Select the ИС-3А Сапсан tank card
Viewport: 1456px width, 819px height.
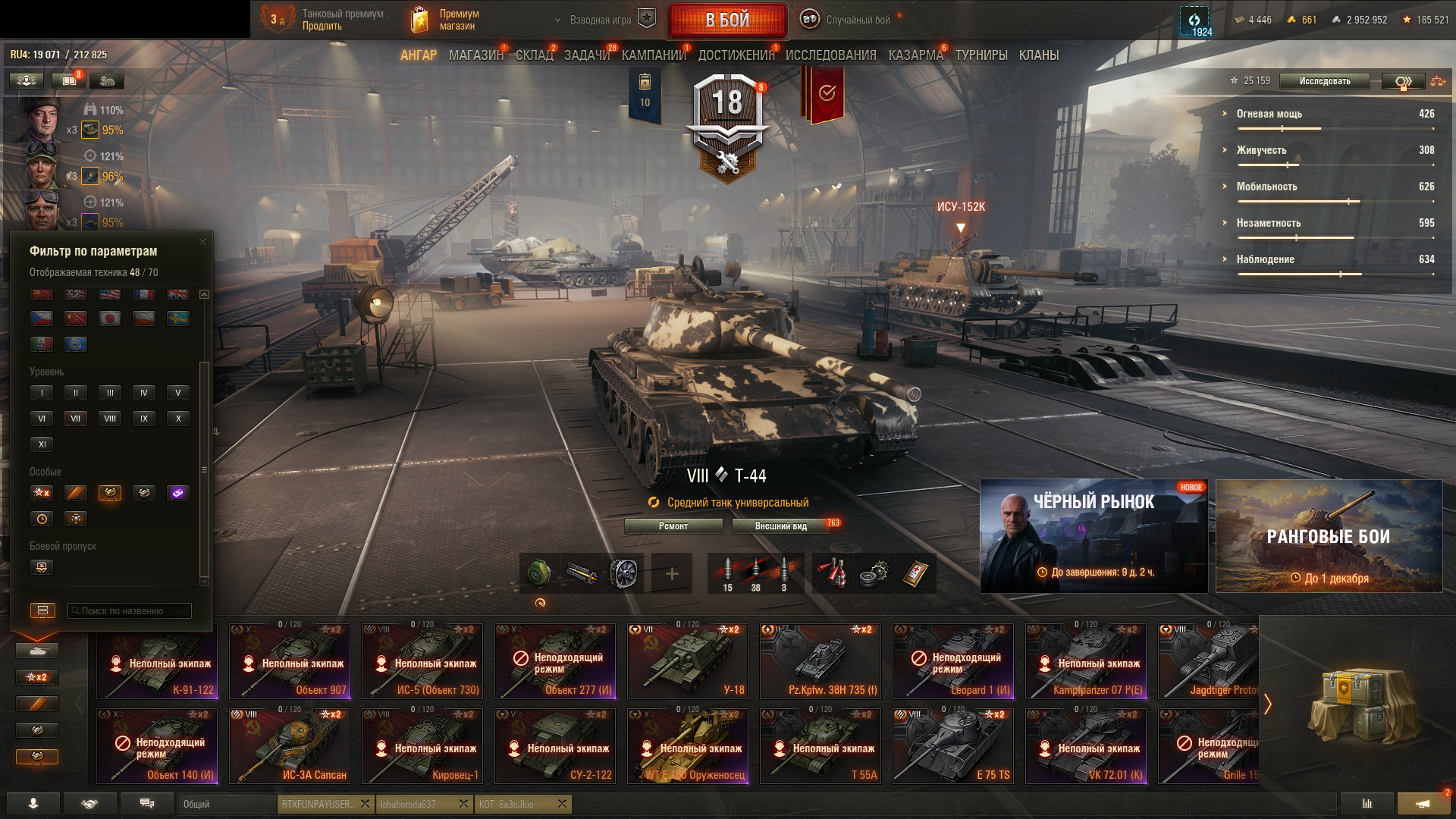(x=290, y=745)
